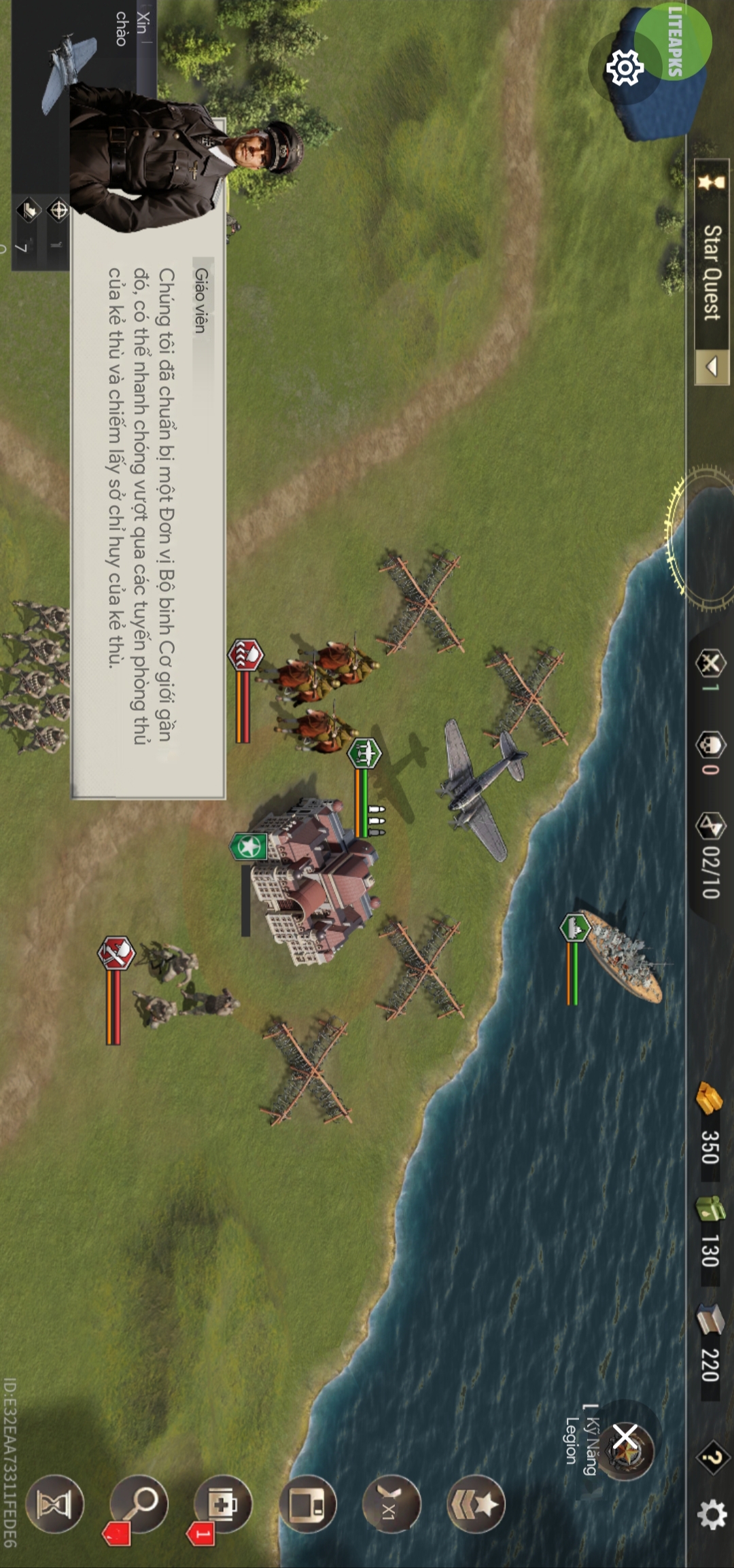This screenshot has width=734, height=1568.
Task: Select the green bomber plane unit marker
Action: (364, 753)
